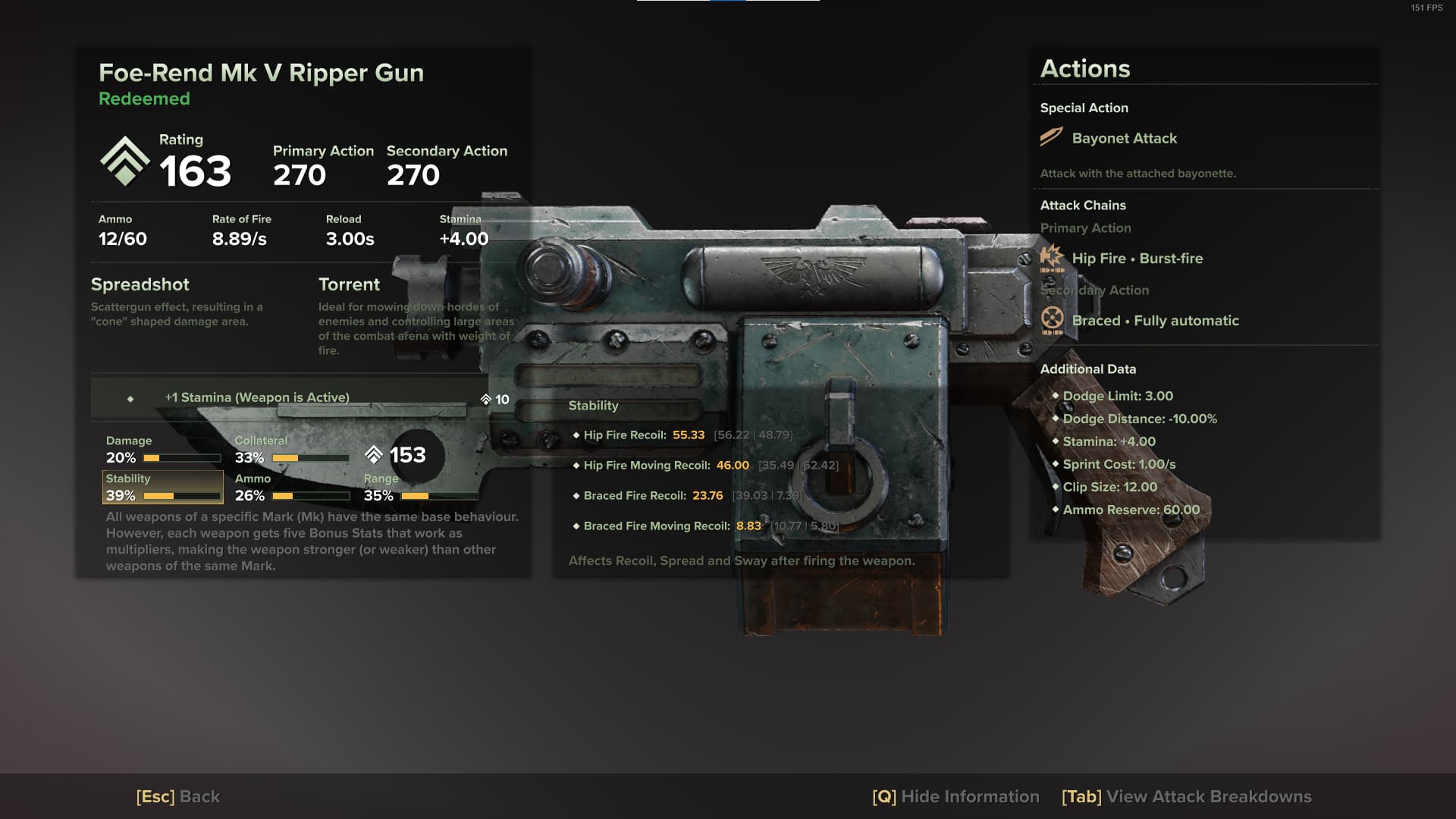Select the Bayonet Attack special action
The height and width of the screenshot is (819, 1456).
[1124, 138]
